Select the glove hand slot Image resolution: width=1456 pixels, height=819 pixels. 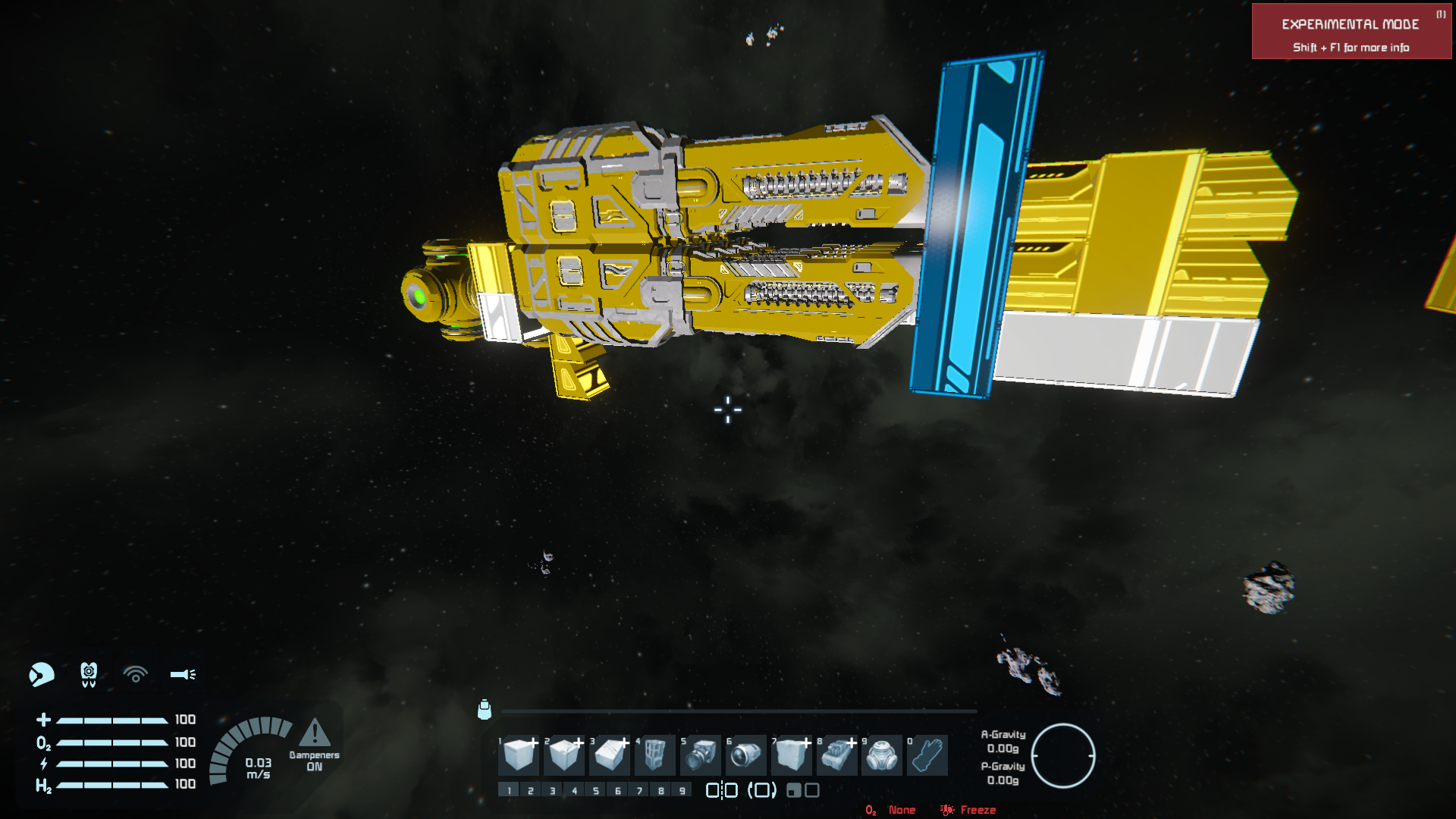point(927,755)
